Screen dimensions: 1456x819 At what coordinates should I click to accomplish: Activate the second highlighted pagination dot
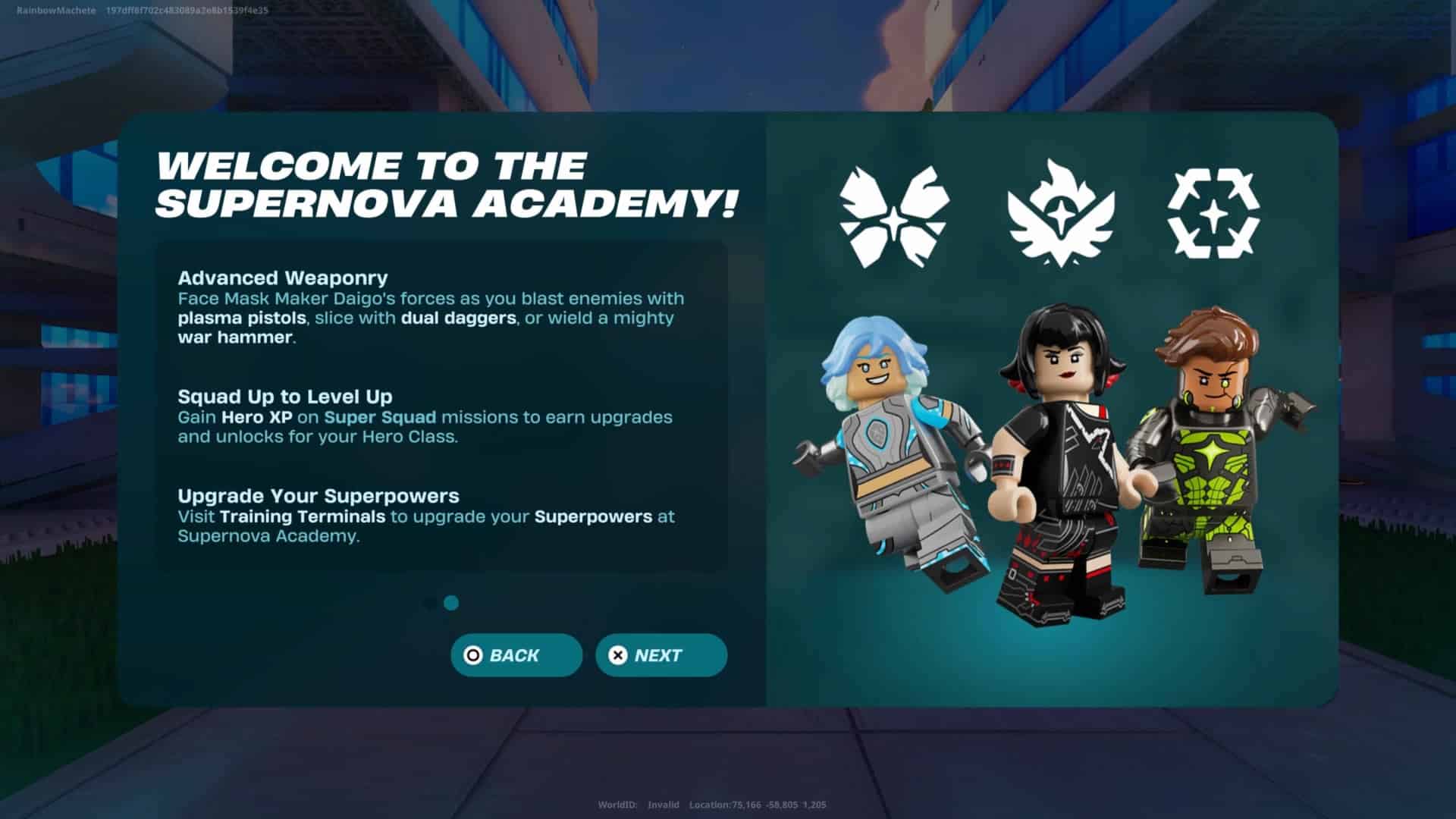(x=451, y=602)
